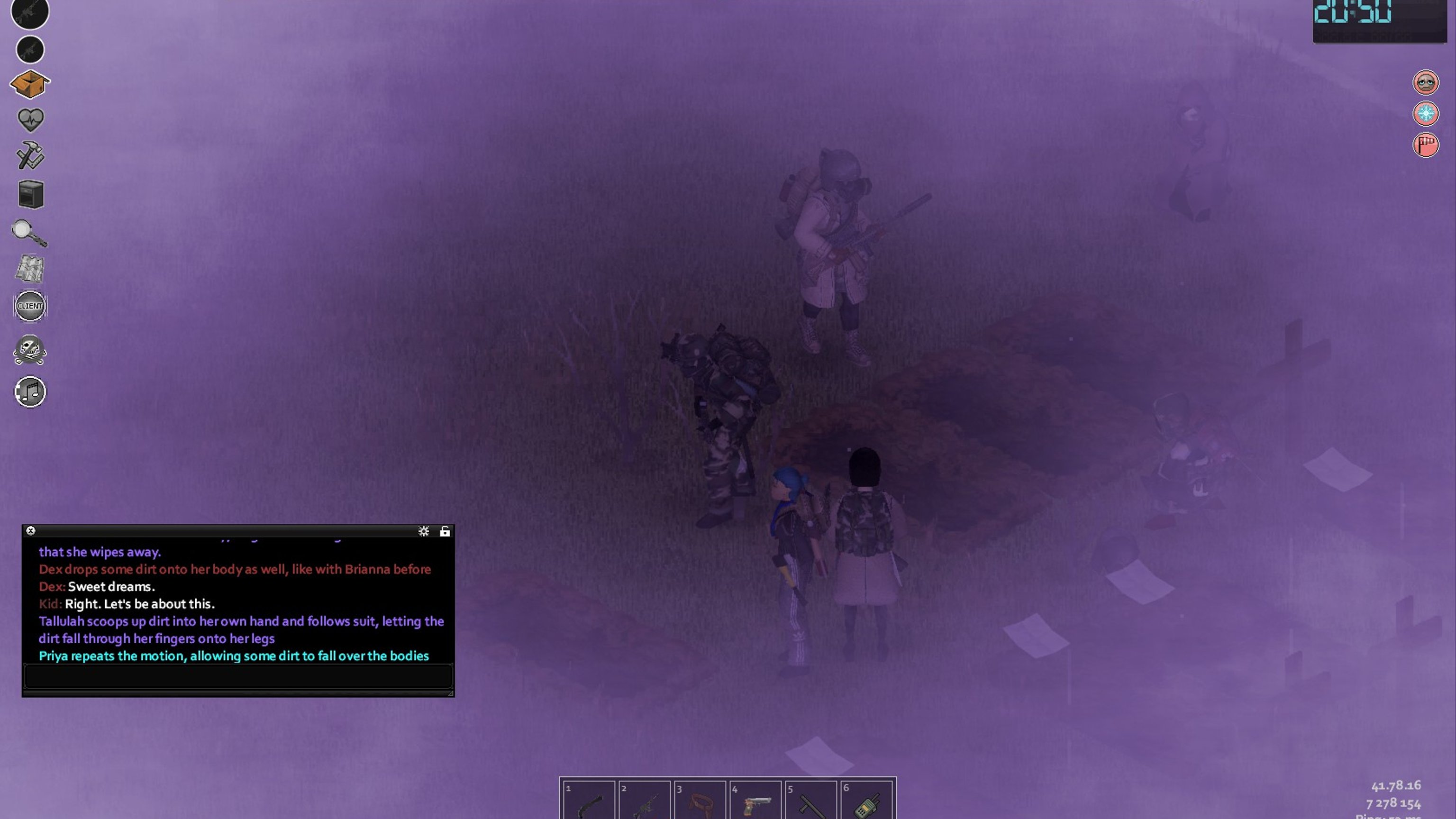
Task: Select the nightstick in hotbar slot 5
Action: tap(810, 802)
